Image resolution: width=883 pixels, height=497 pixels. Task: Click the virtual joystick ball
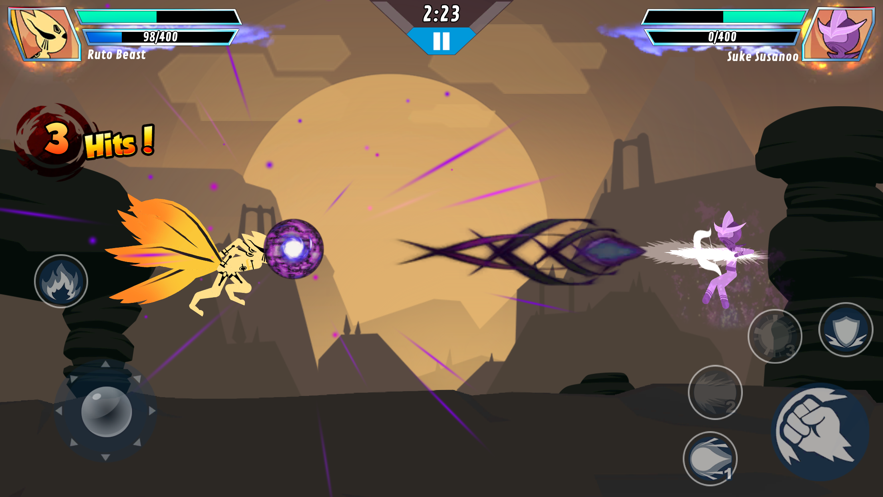(105, 410)
